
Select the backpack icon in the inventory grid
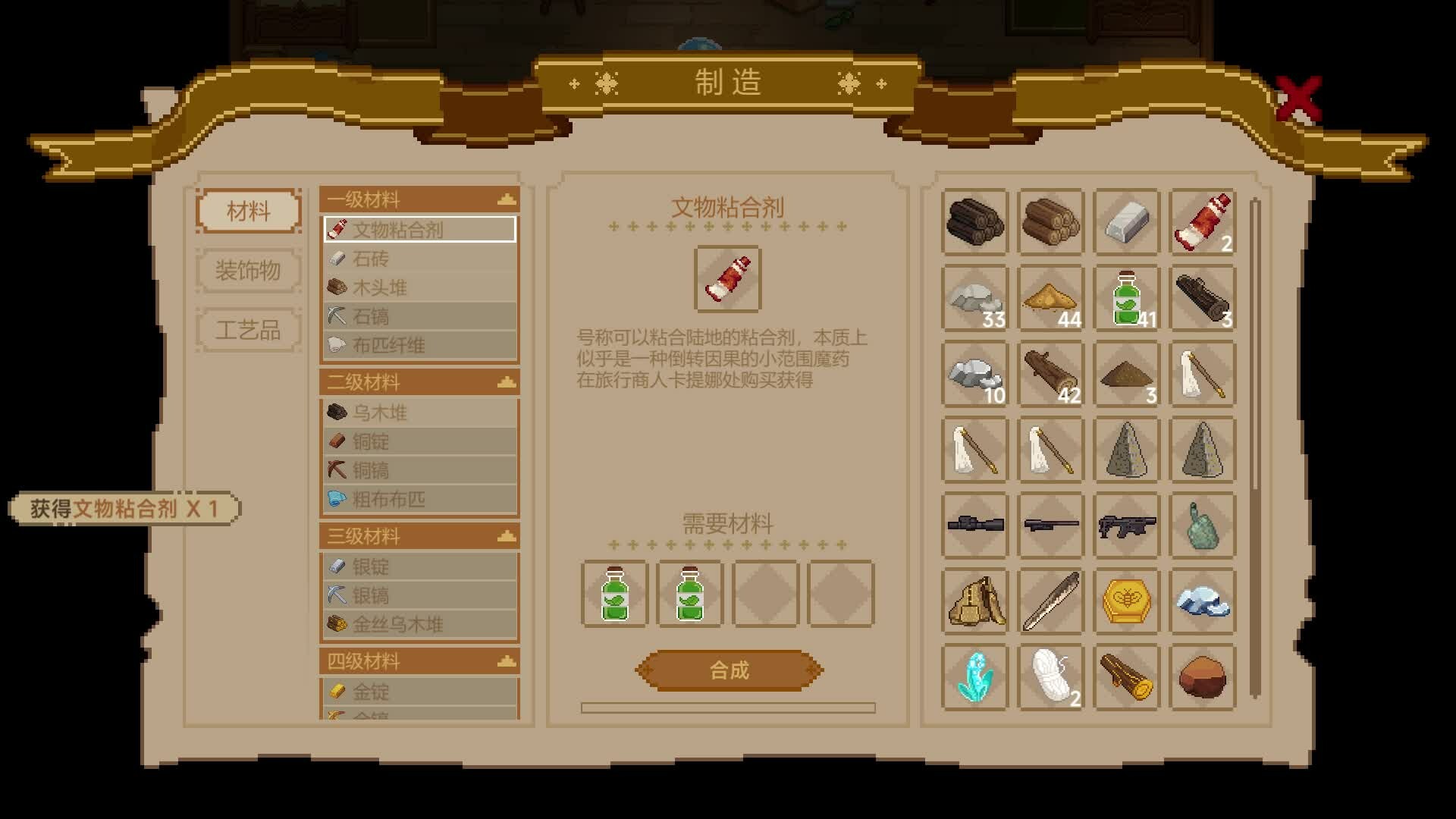[974, 601]
